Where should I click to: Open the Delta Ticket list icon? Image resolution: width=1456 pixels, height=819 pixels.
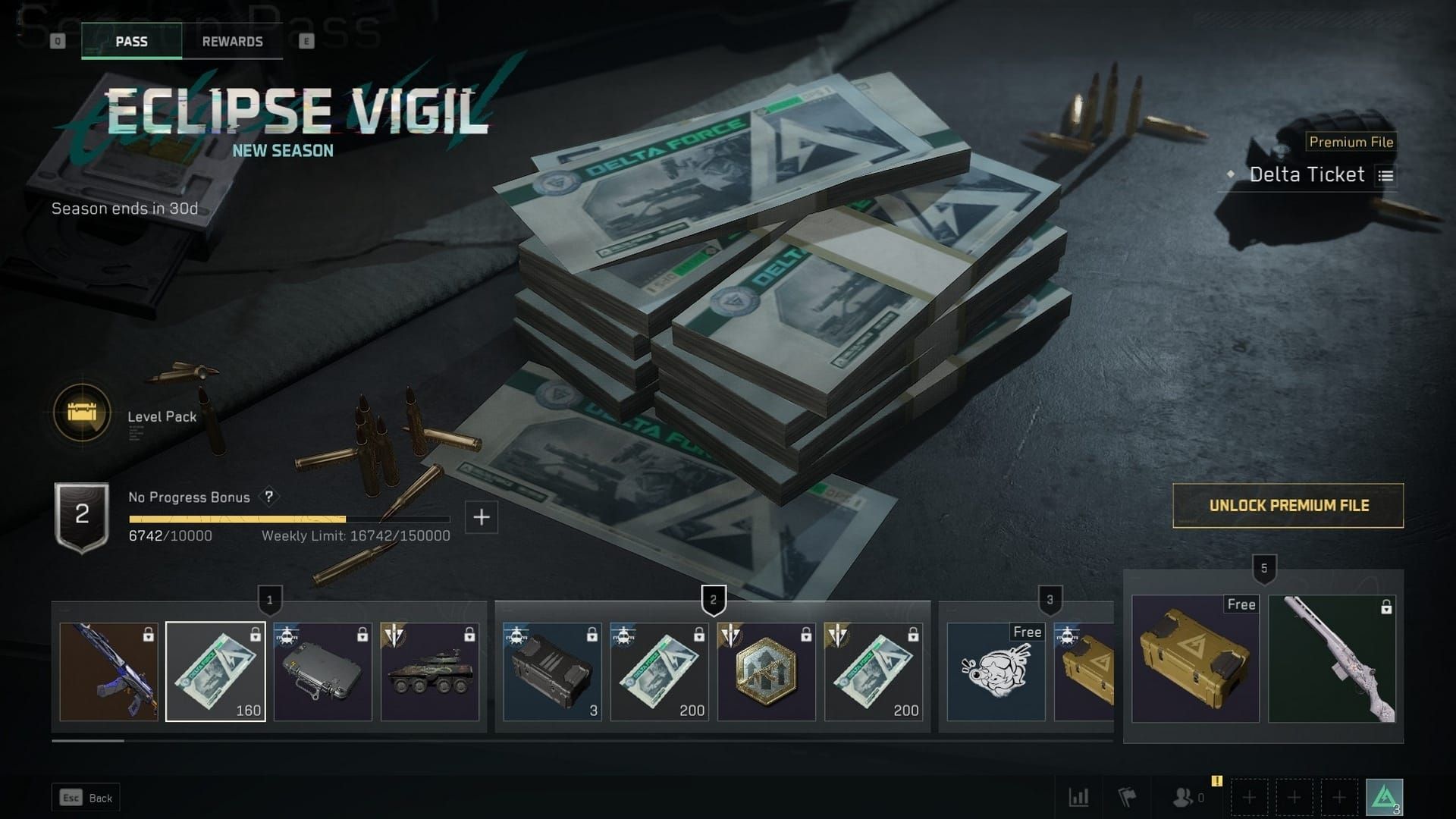click(x=1386, y=175)
